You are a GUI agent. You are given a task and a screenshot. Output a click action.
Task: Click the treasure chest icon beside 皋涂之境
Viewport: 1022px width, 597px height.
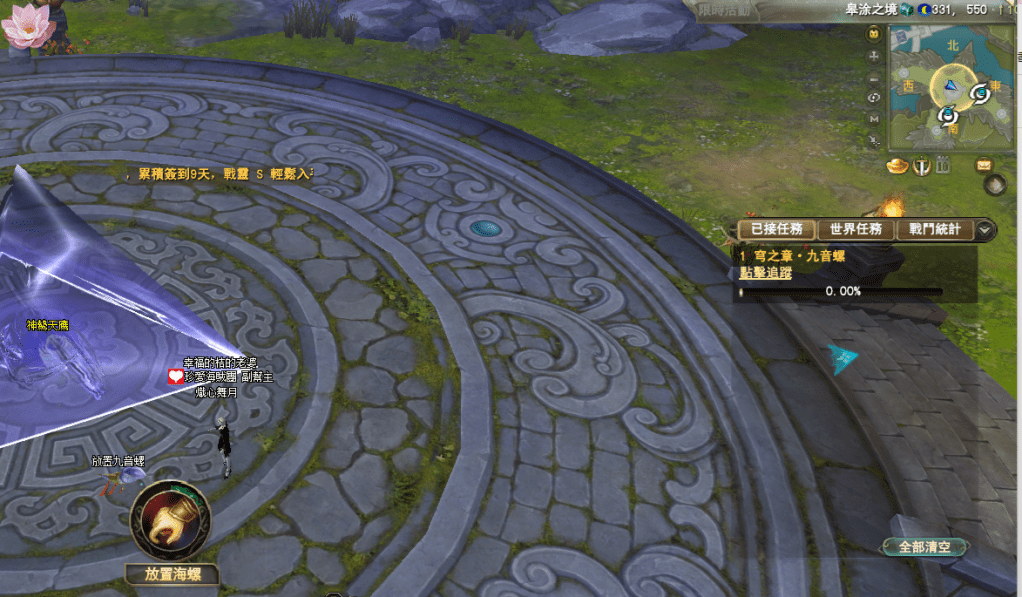click(x=905, y=10)
